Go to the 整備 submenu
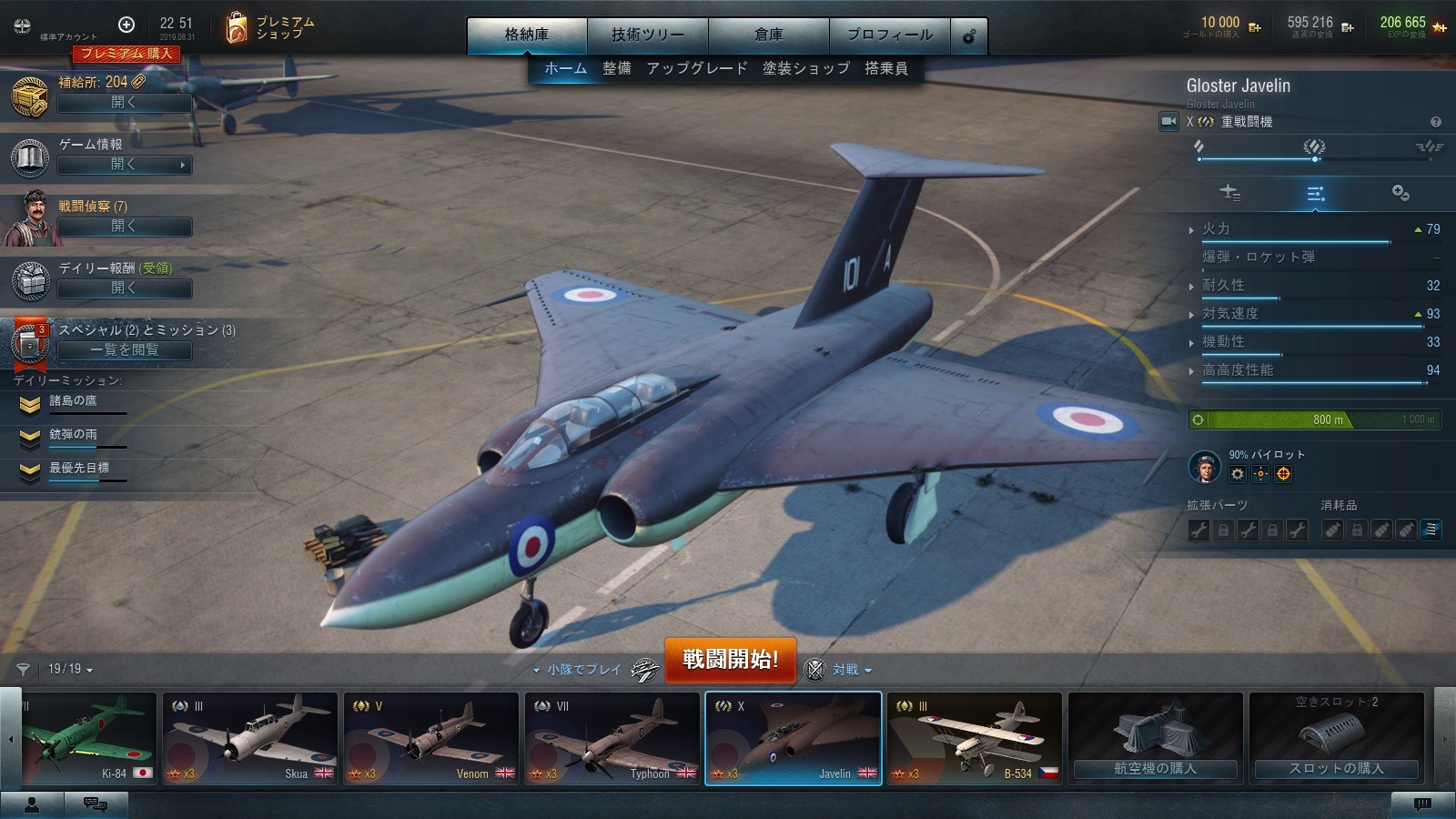 [x=616, y=68]
